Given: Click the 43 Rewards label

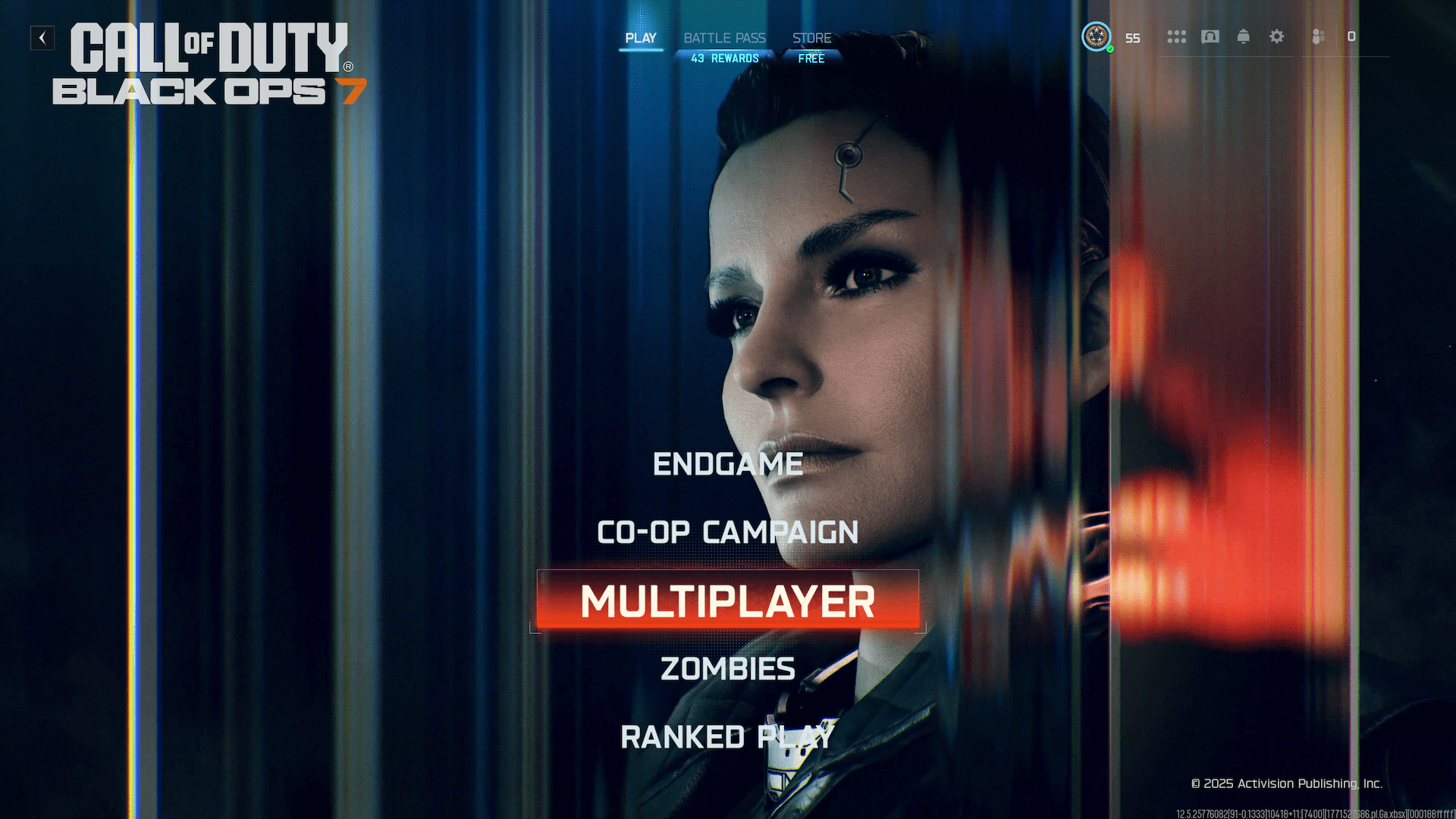Looking at the screenshot, I should (726, 58).
